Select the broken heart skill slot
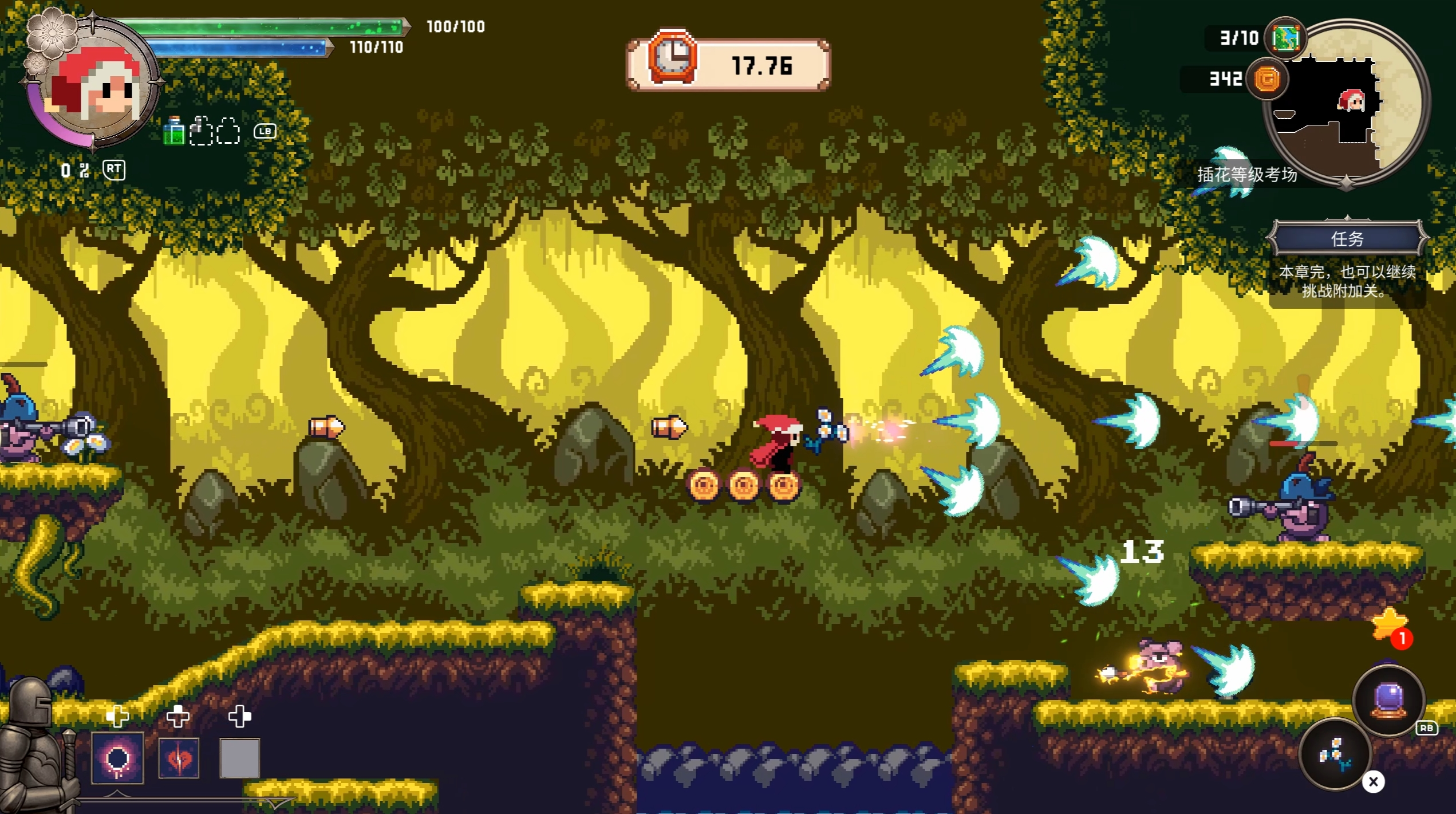 coord(179,758)
